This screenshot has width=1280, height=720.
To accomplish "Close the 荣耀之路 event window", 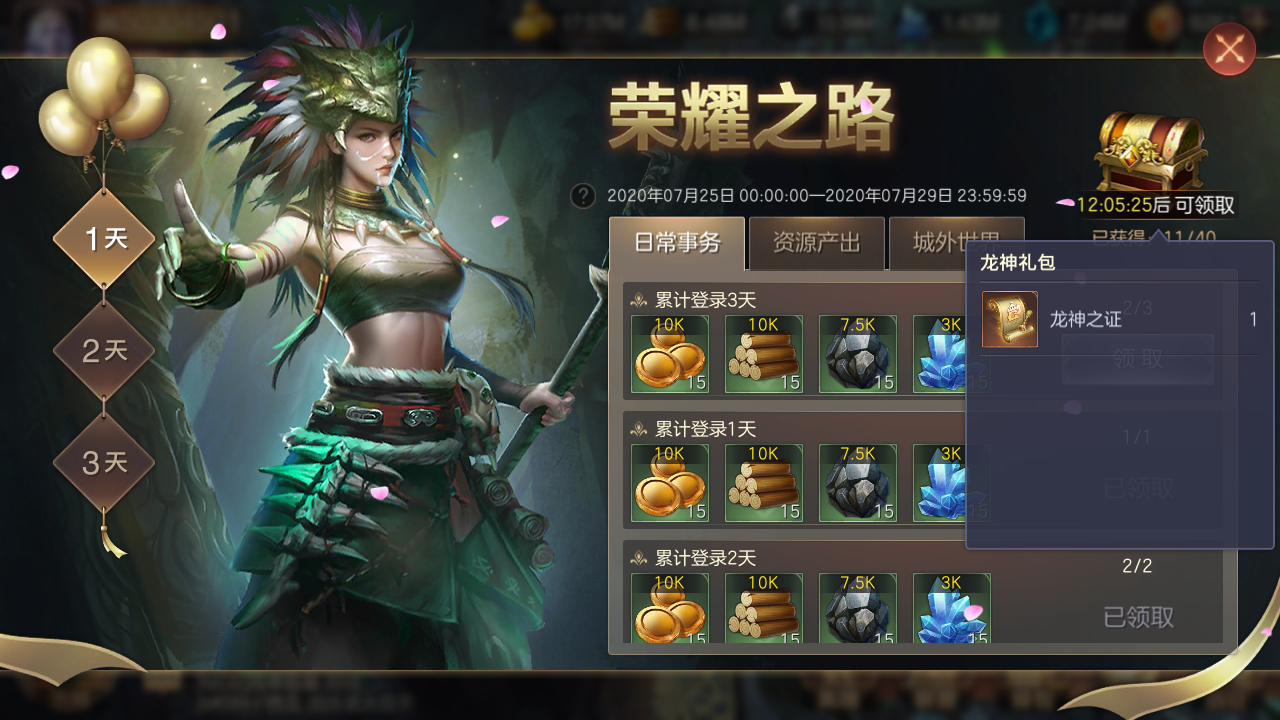I will tap(1229, 49).
